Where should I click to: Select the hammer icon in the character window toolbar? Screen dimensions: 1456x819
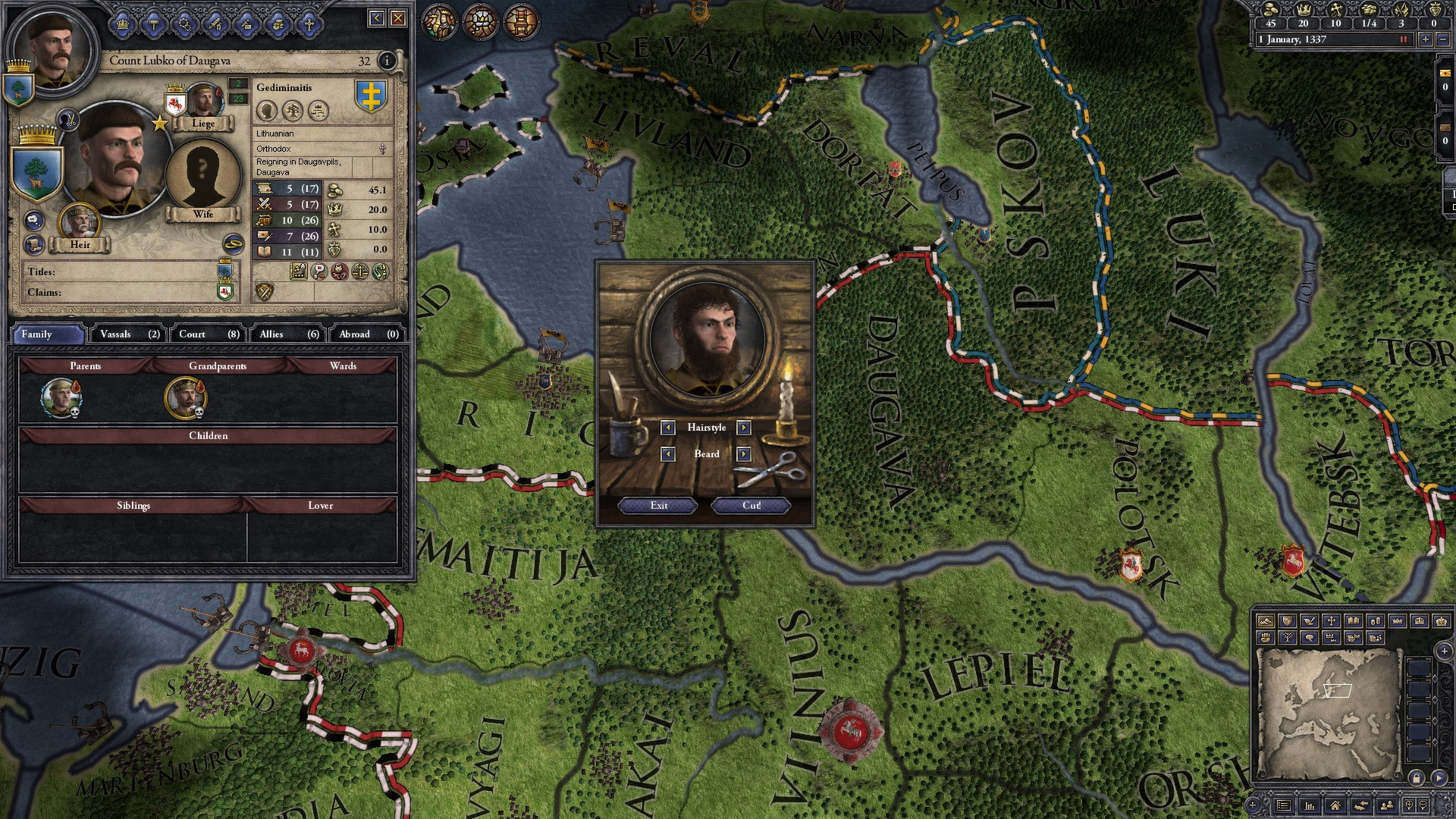[154, 24]
